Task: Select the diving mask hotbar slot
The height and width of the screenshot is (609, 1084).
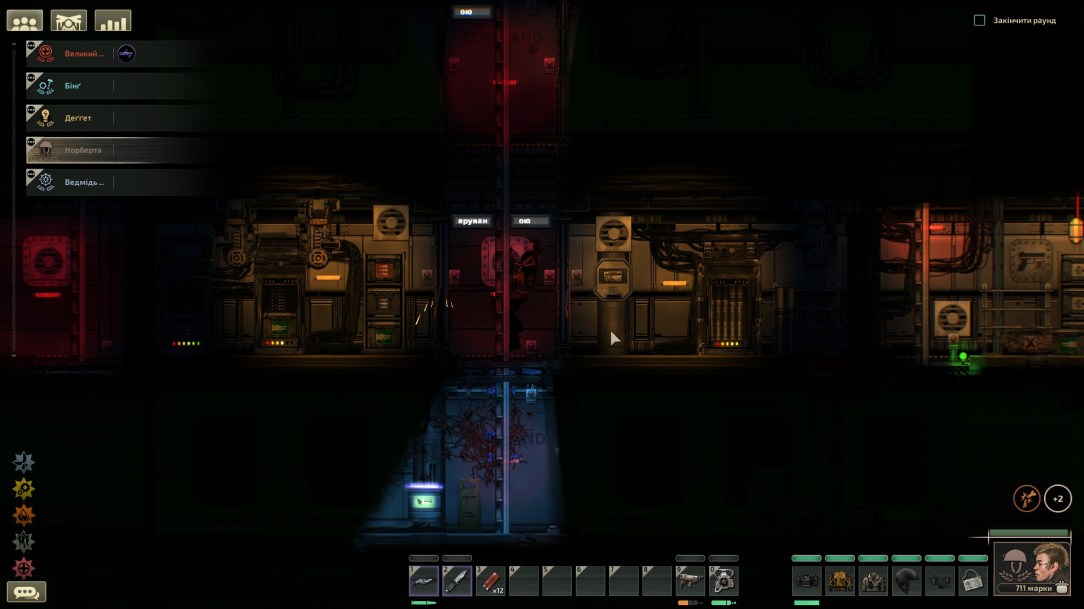Action: pyautogui.click(x=724, y=581)
